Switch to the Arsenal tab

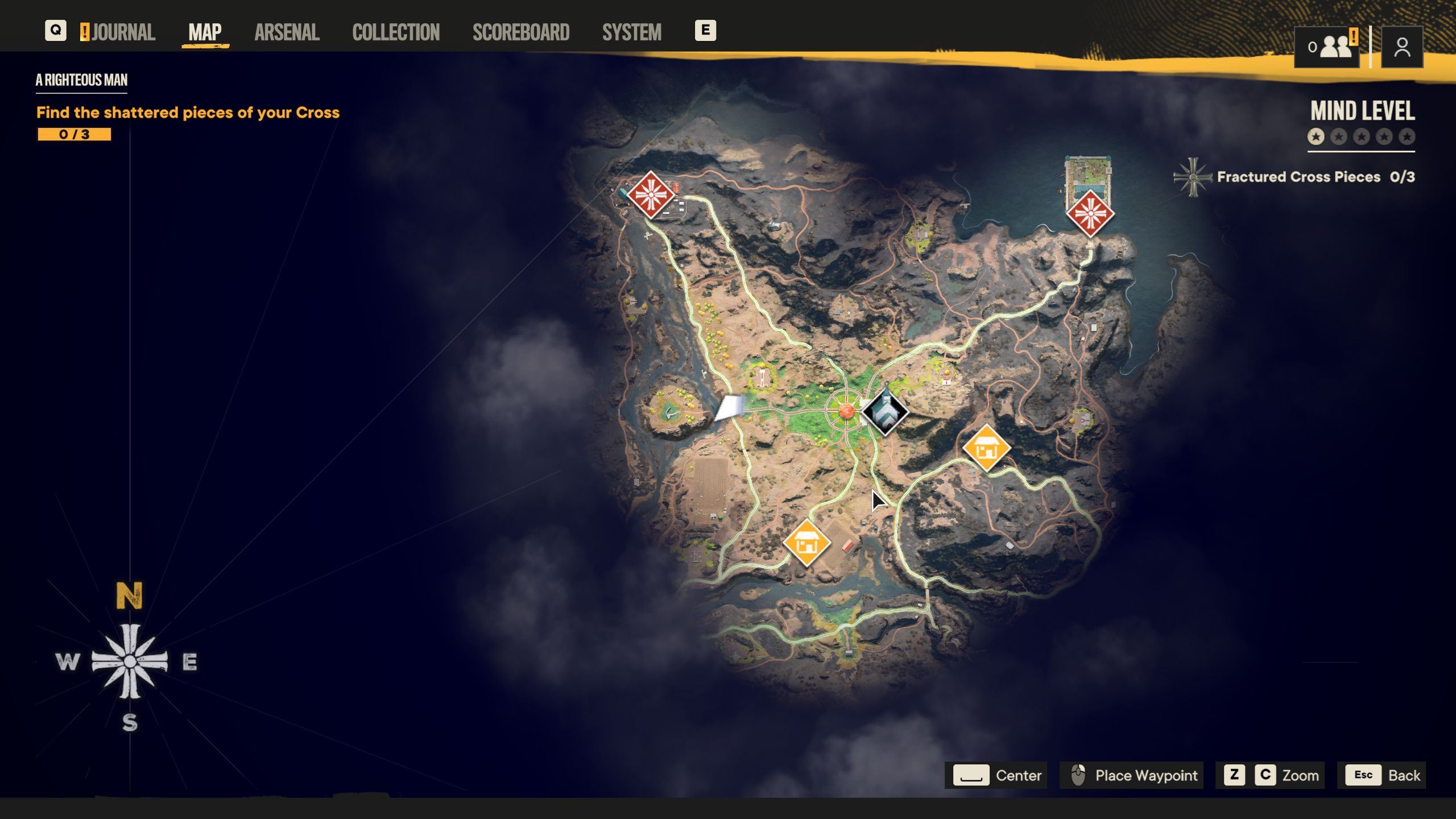pos(287,32)
